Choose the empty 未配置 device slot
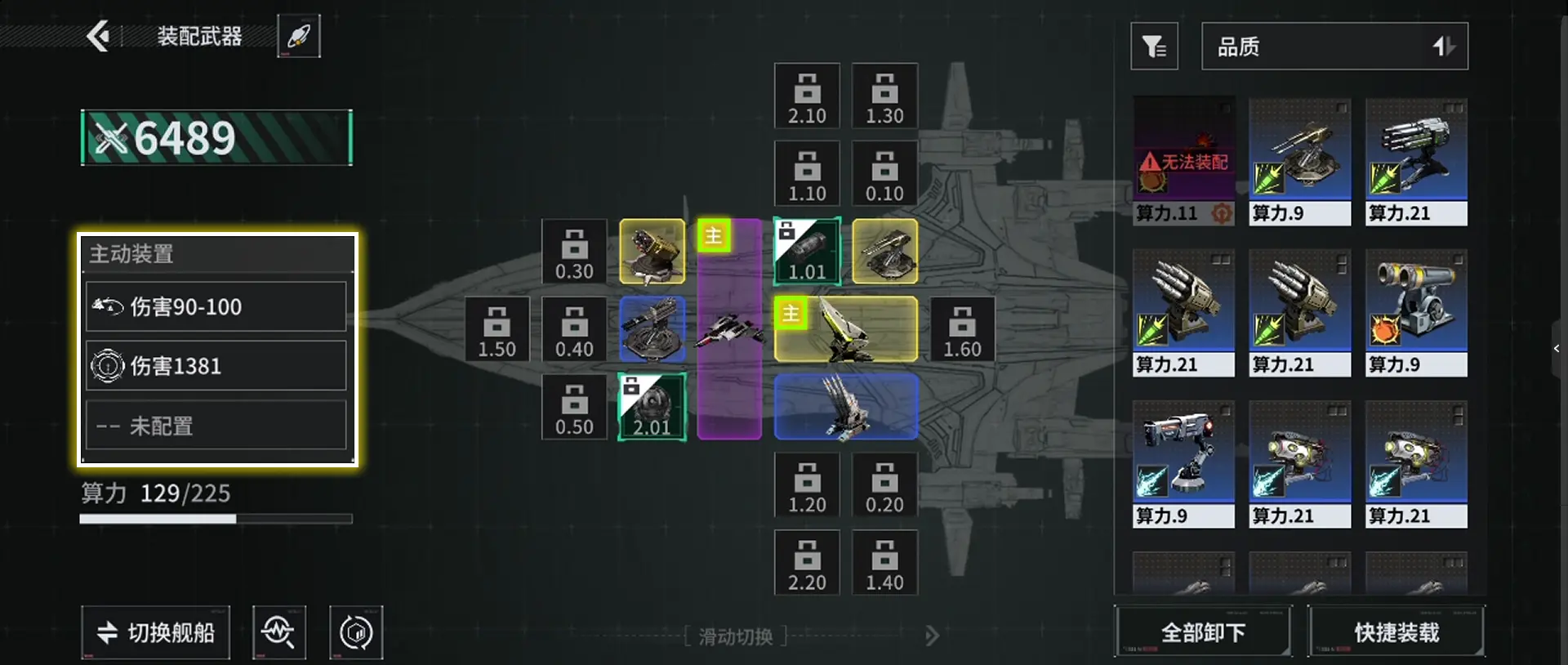Image resolution: width=1568 pixels, height=665 pixels. point(216,425)
